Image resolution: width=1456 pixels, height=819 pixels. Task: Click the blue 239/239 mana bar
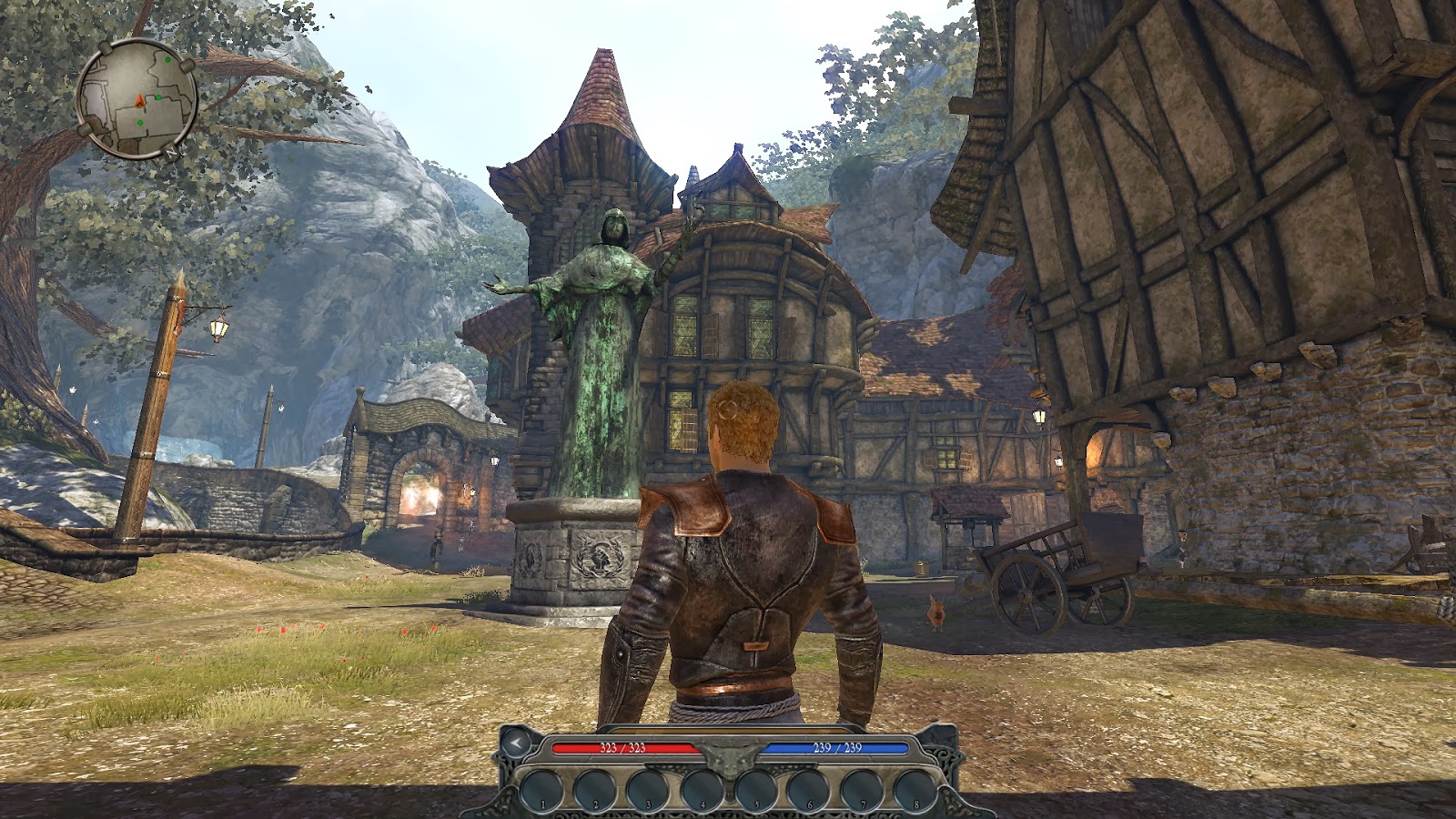click(836, 748)
